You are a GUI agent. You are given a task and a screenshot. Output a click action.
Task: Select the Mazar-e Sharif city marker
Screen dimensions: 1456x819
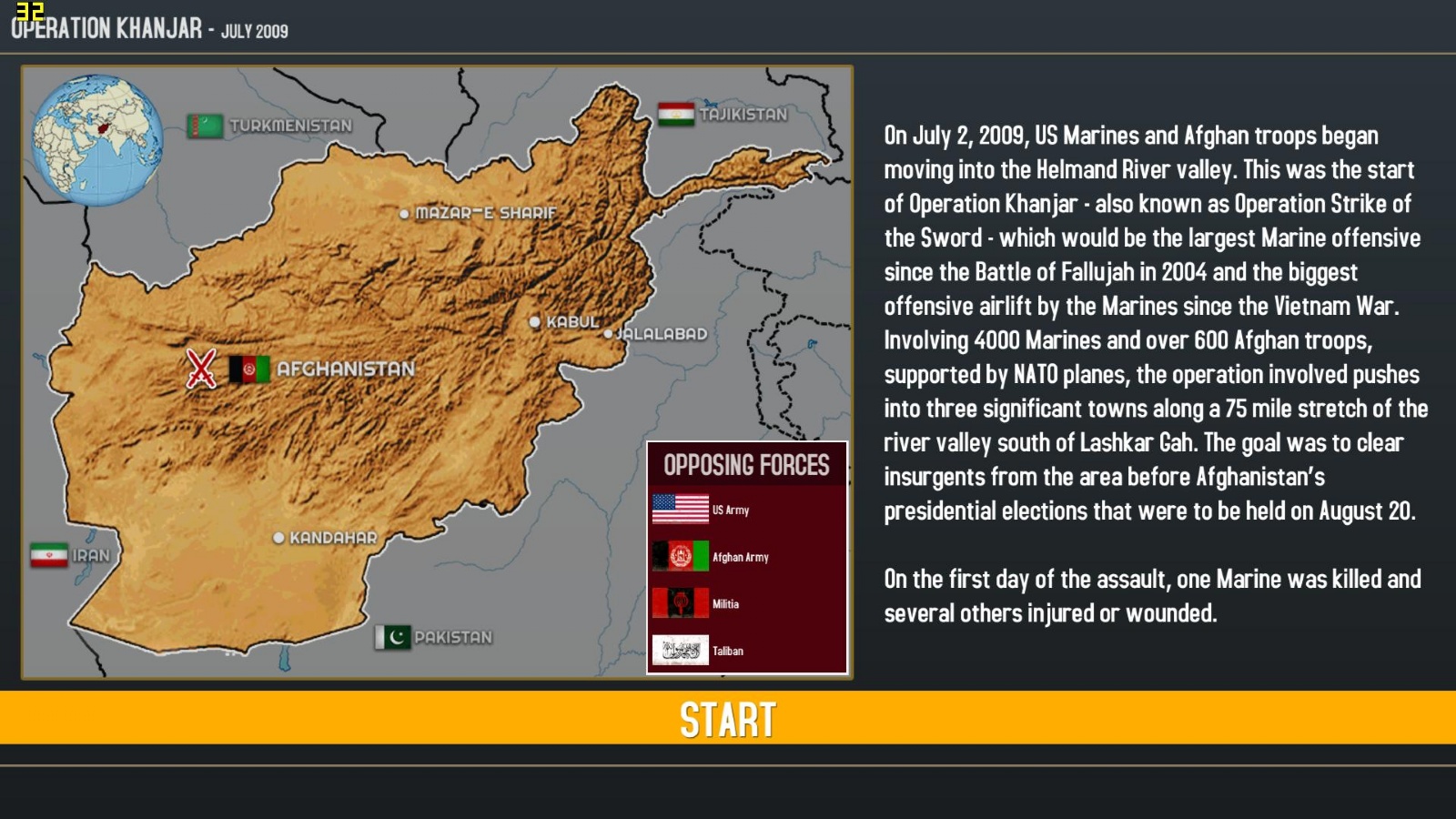407,212
